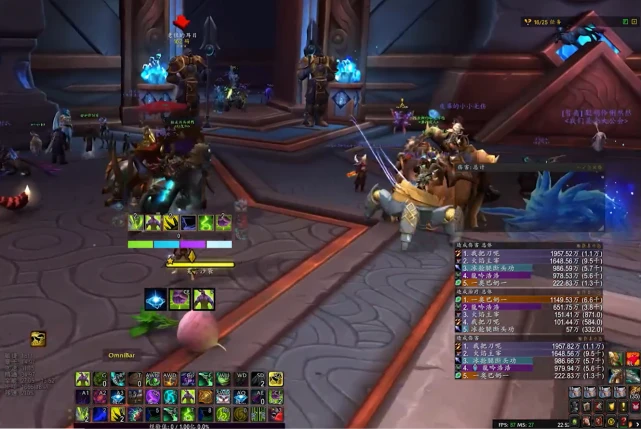Click the purple fist ability icon beside the crystal
Screen dimensions: 641x429
tap(180, 298)
